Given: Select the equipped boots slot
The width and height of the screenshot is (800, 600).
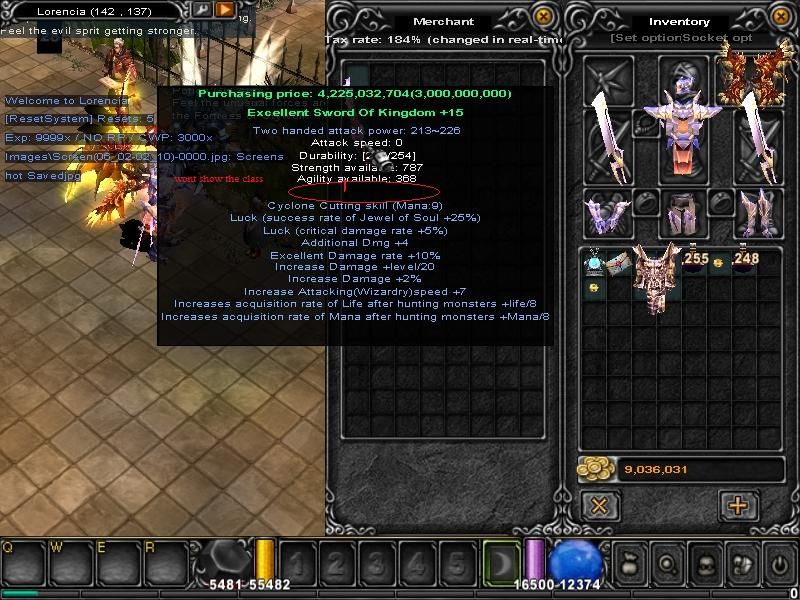Looking at the screenshot, I should pos(756,211).
